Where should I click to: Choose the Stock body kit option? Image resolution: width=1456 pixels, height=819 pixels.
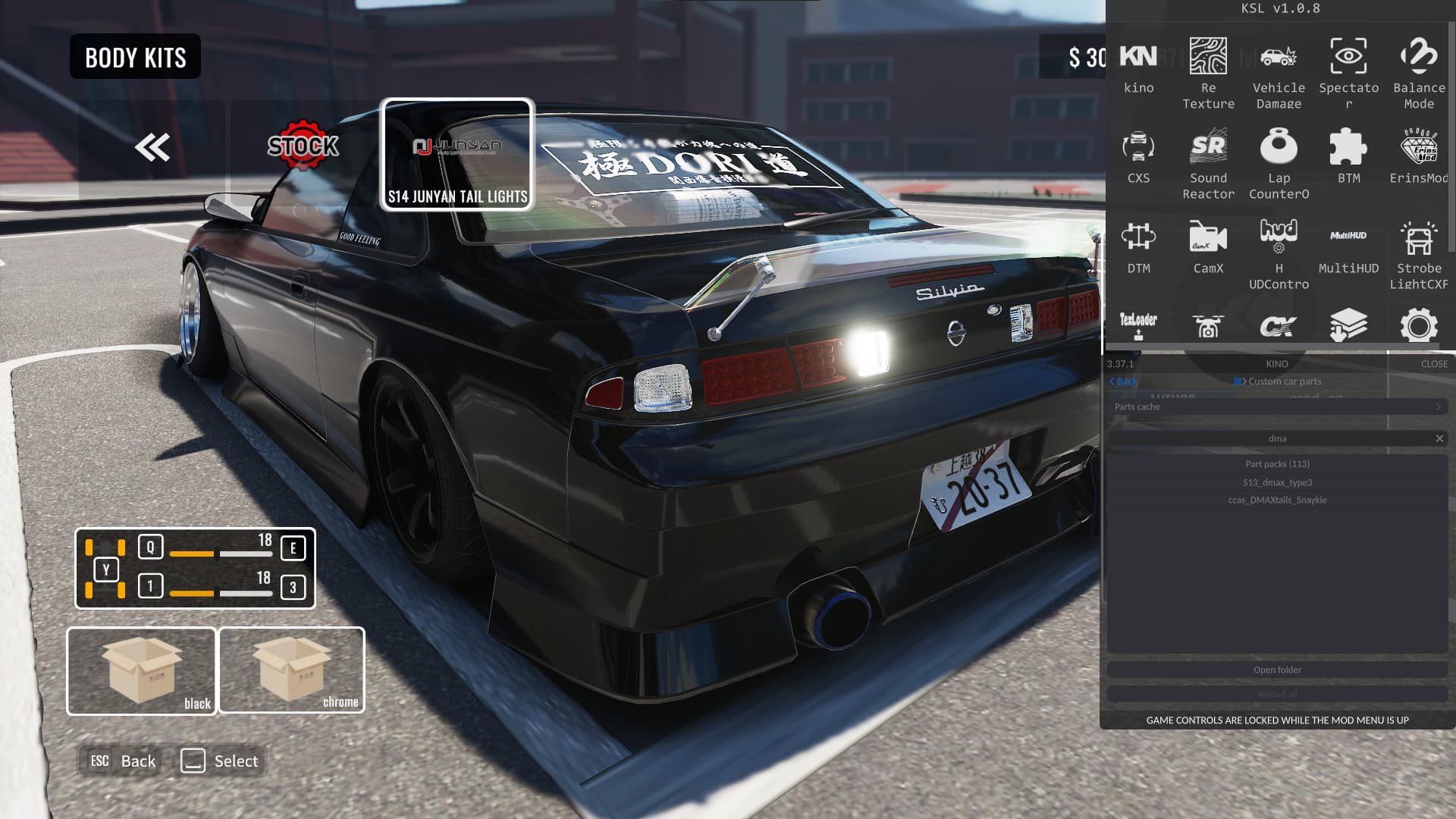[303, 146]
